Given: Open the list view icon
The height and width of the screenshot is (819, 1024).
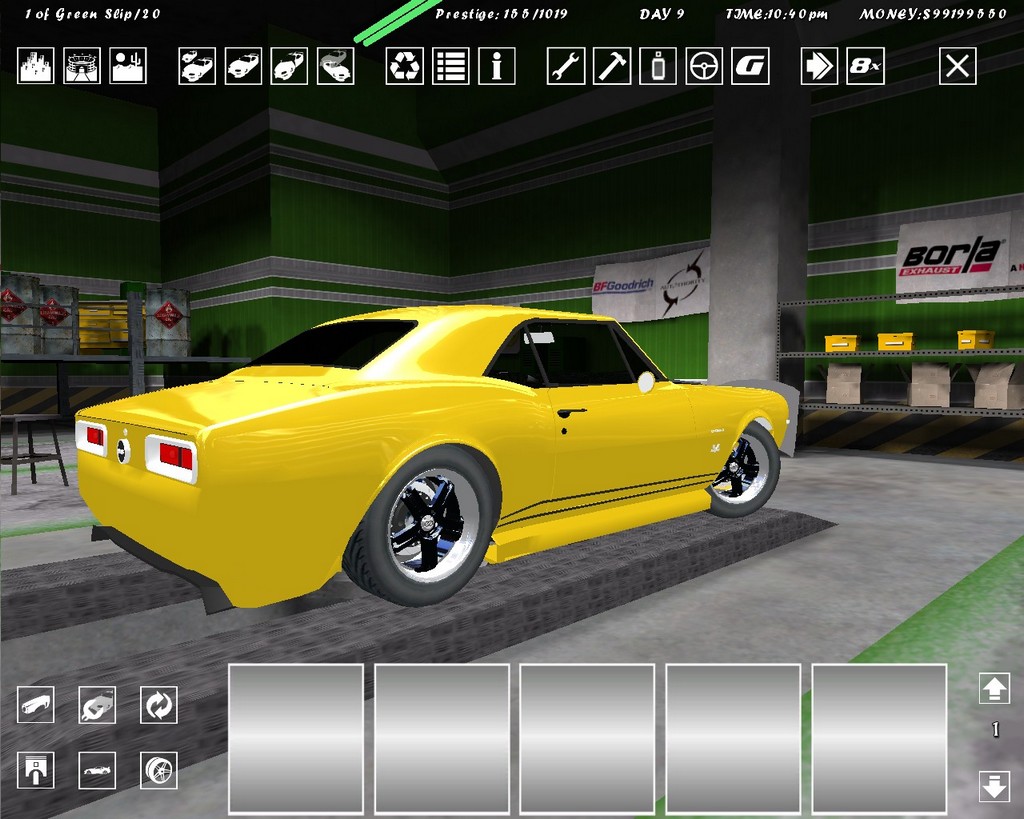Looking at the screenshot, I should point(451,67).
